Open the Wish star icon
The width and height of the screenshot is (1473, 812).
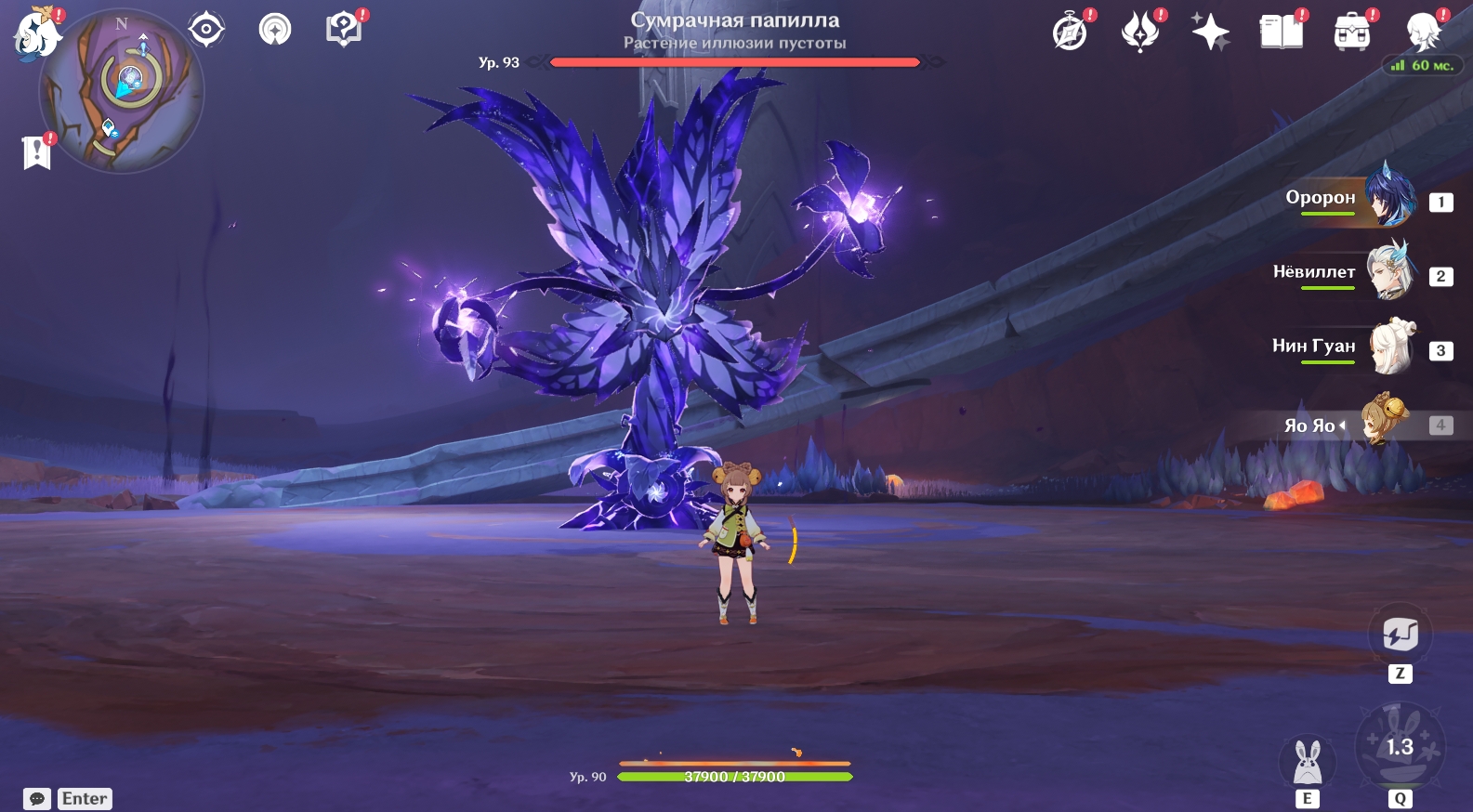(x=1210, y=33)
